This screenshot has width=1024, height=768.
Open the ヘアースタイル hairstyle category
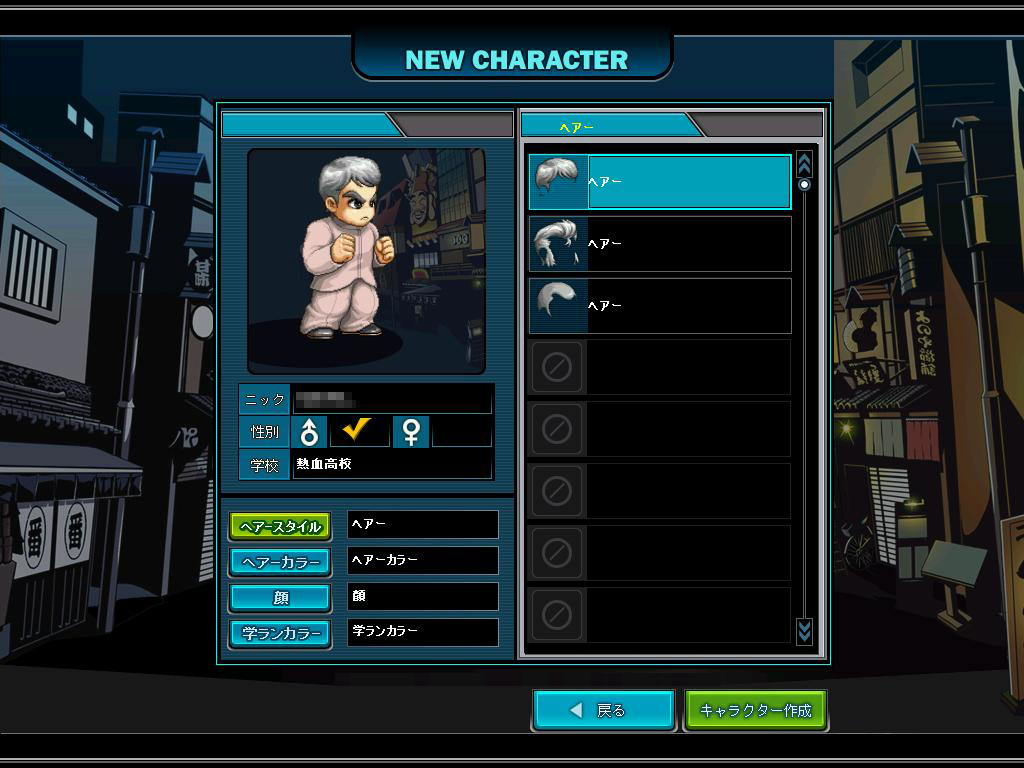coord(280,527)
